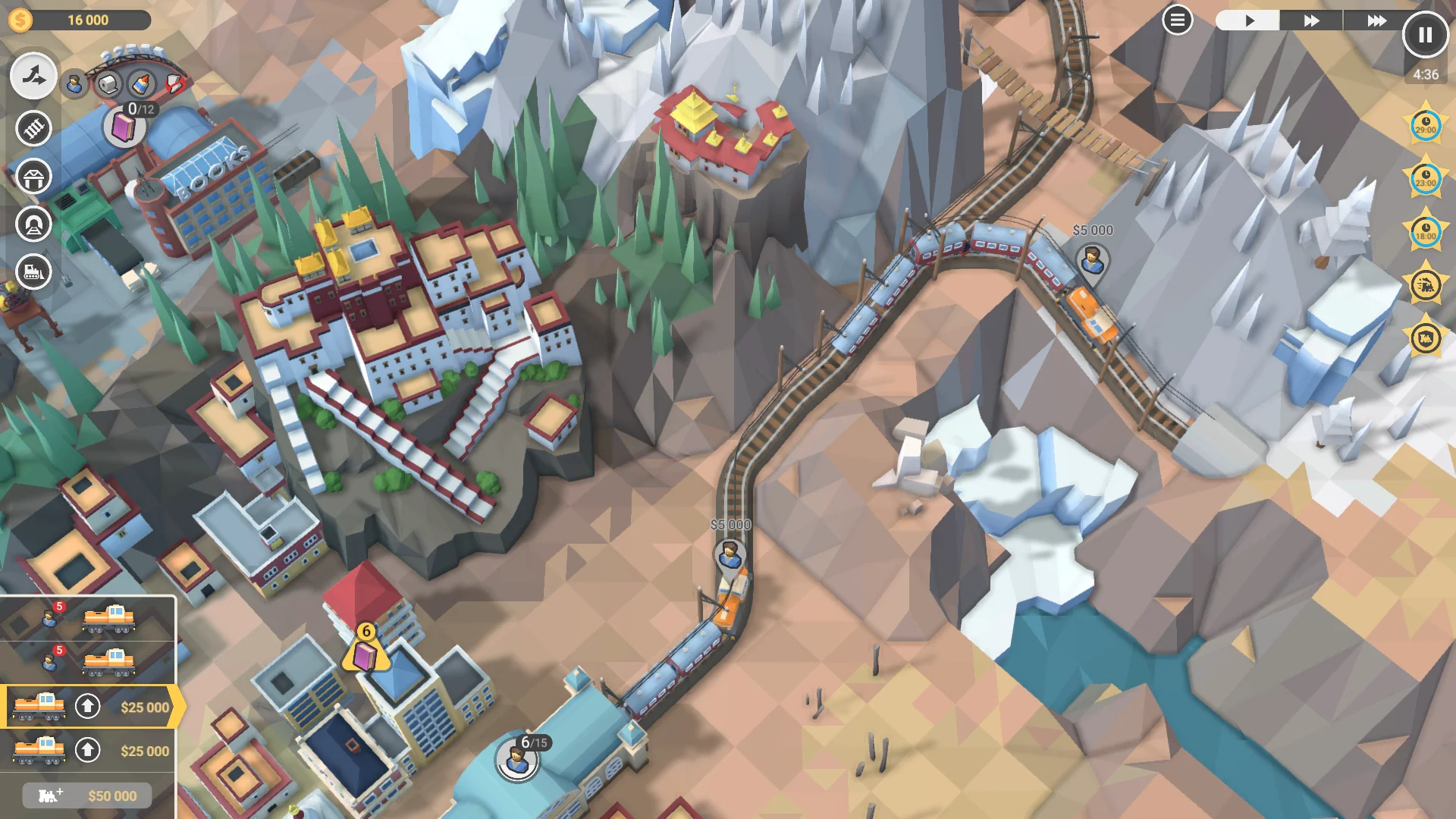Activate the bulldozer demolish tool
The height and width of the screenshot is (819, 1456).
33,273
